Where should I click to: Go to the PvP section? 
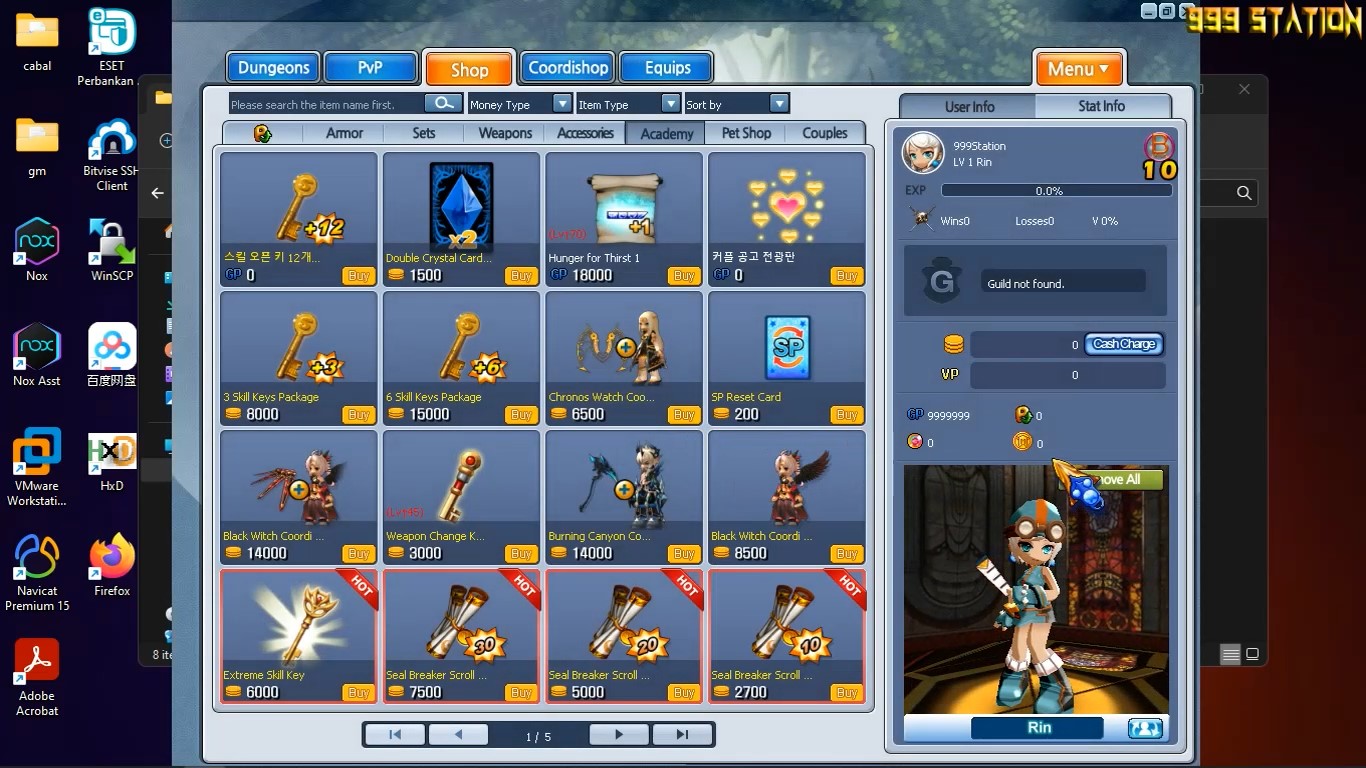pos(370,68)
